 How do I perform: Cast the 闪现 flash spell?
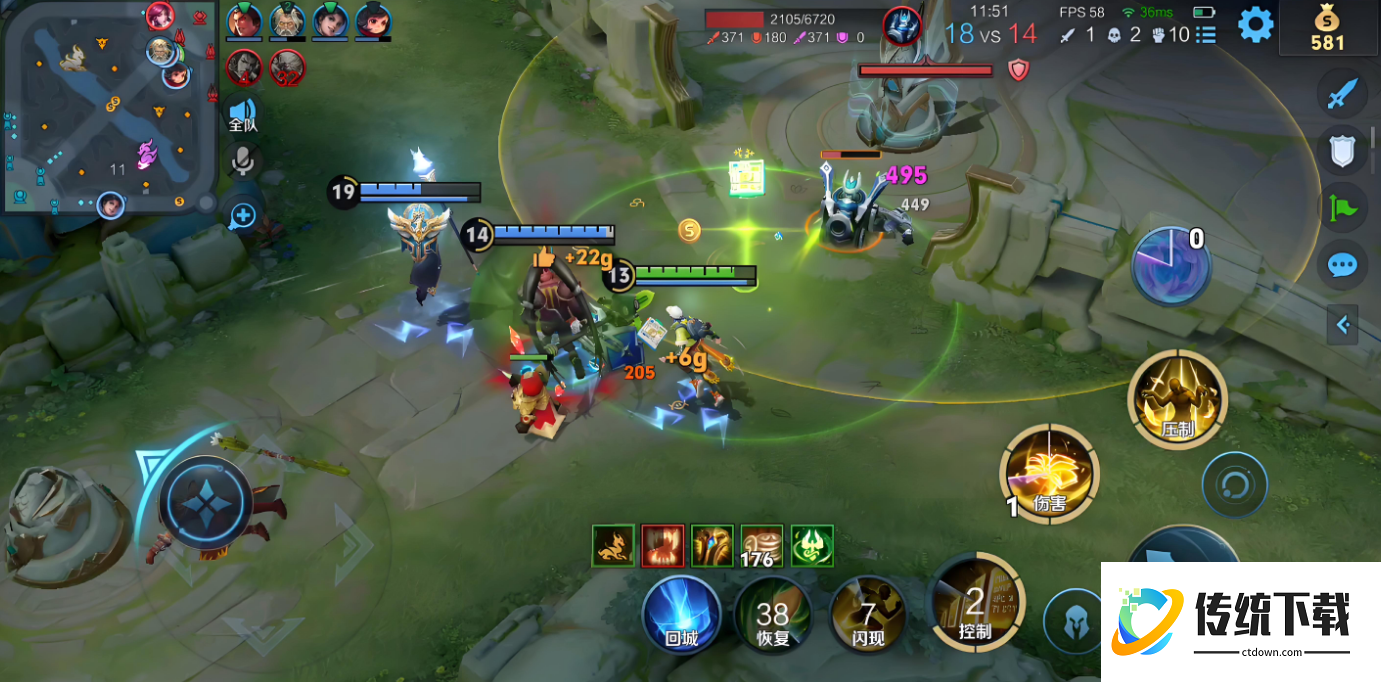coord(867,614)
